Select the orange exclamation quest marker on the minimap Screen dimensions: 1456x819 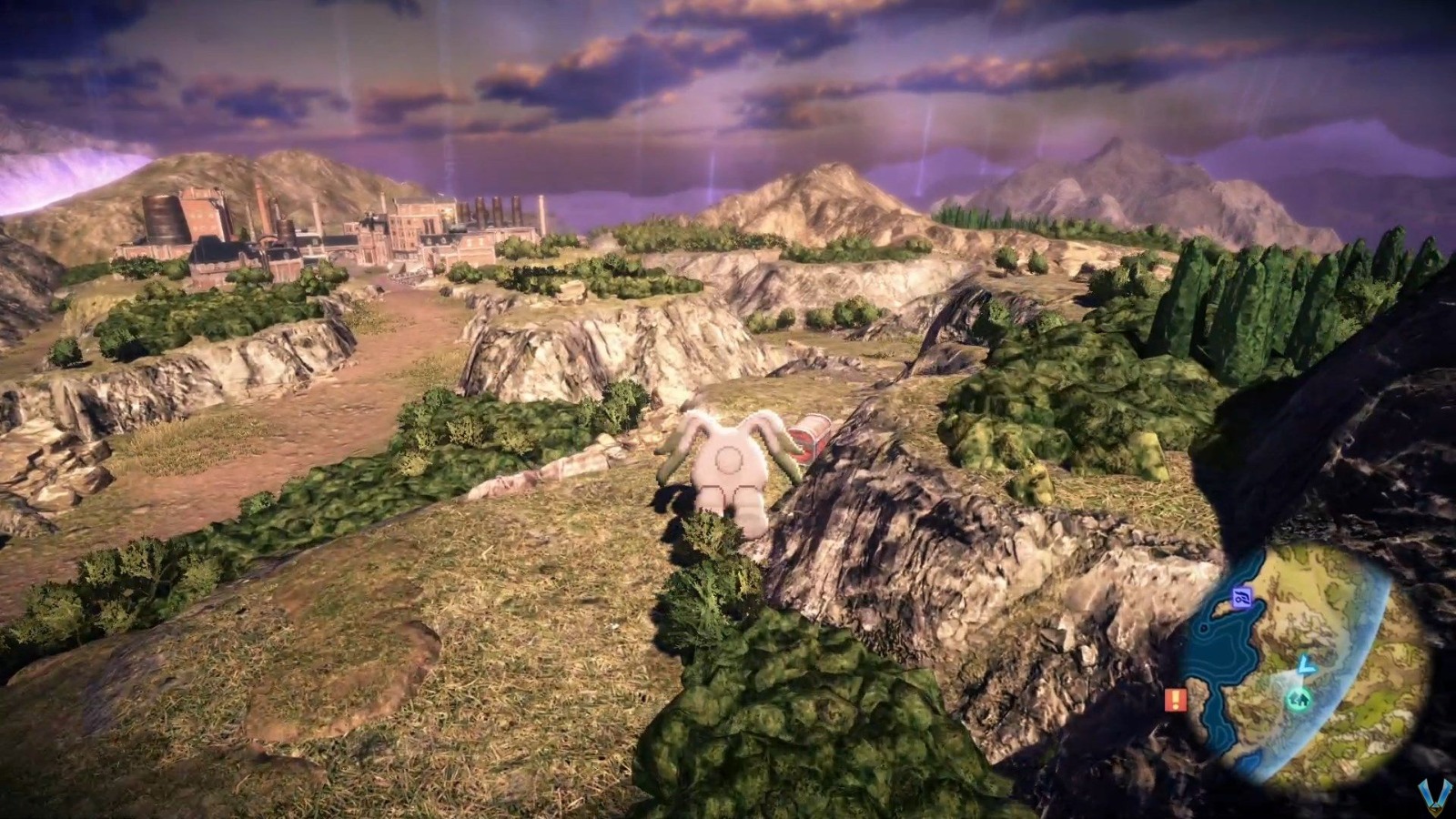coord(1175,700)
